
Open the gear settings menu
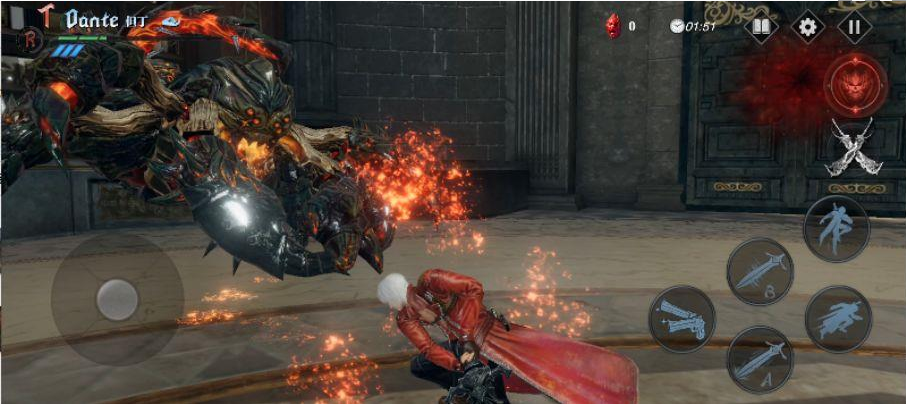pyautogui.click(x=808, y=27)
